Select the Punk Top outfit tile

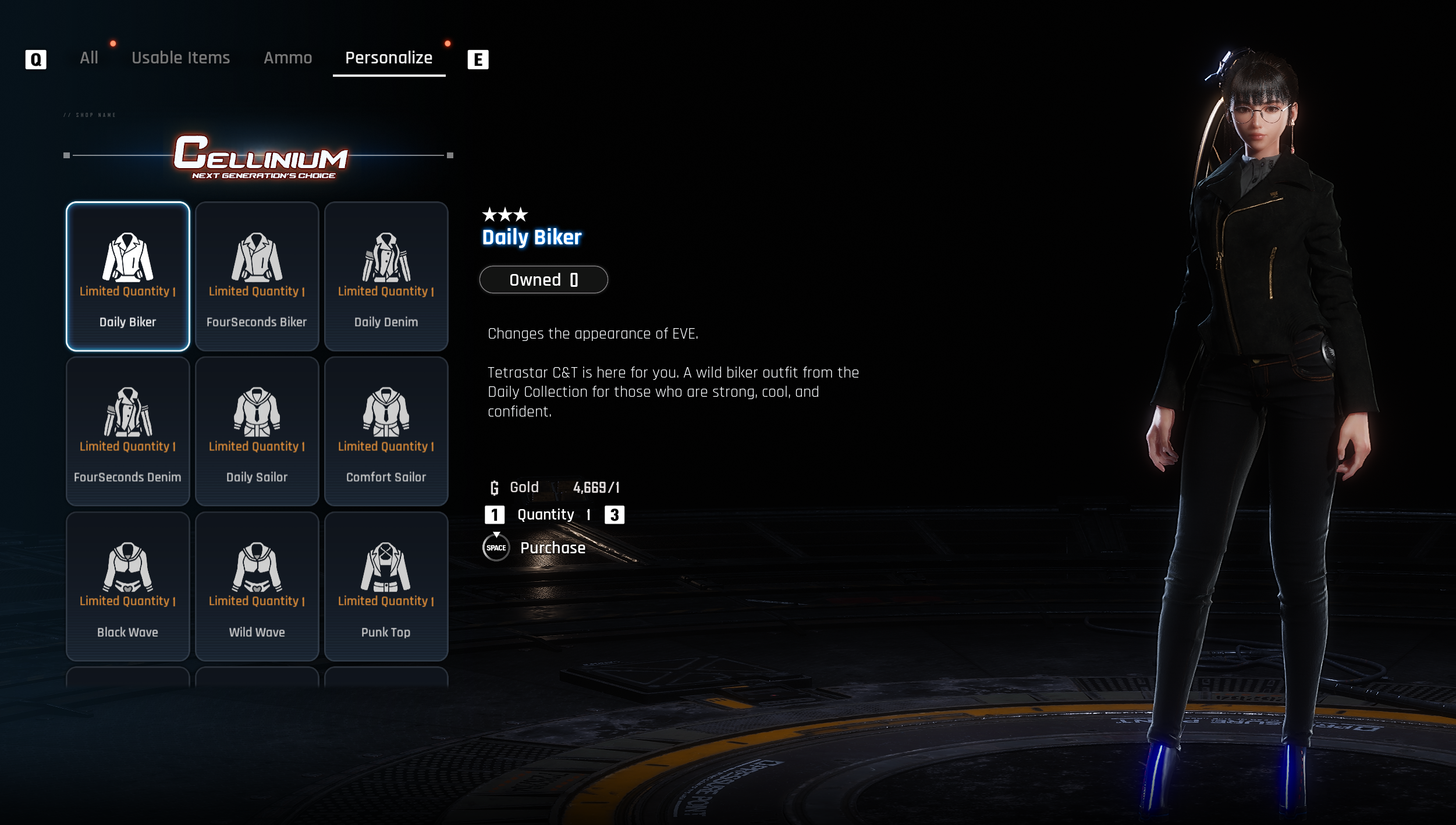pyautogui.click(x=386, y=586)
